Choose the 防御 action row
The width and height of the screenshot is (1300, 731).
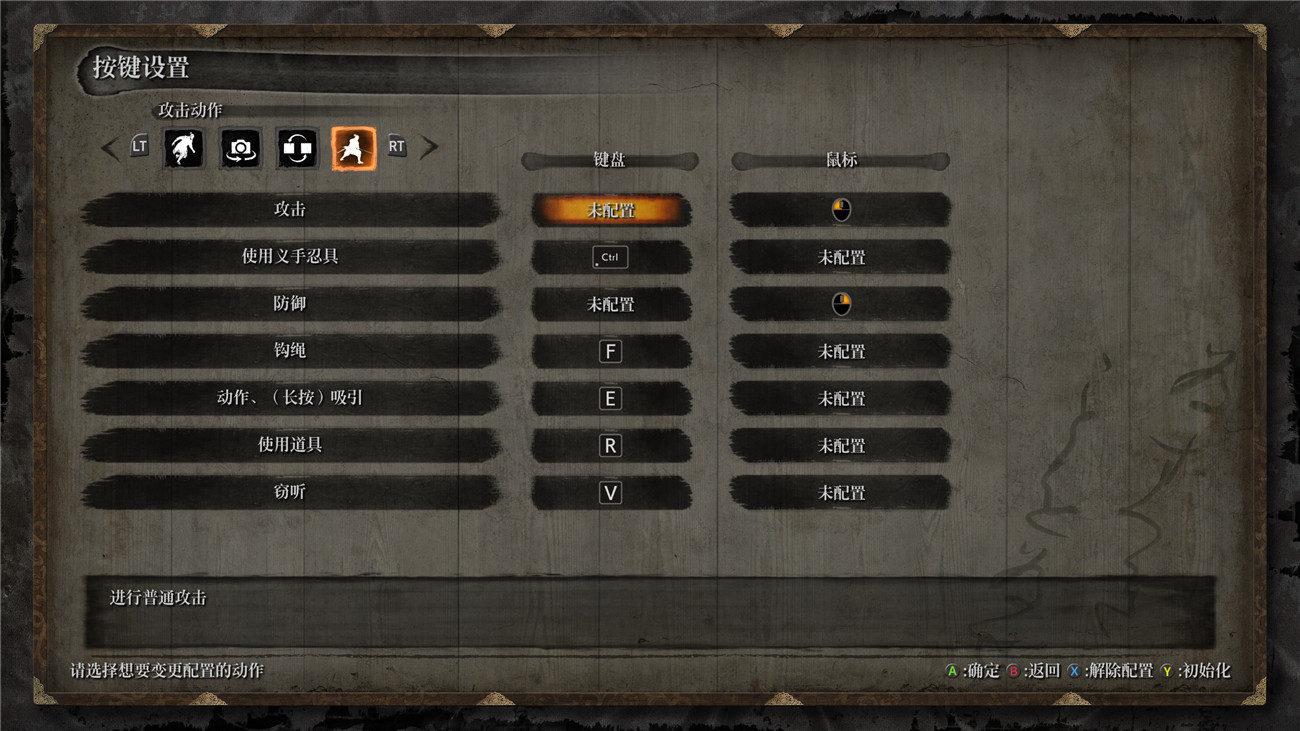(x=290, y=304)
